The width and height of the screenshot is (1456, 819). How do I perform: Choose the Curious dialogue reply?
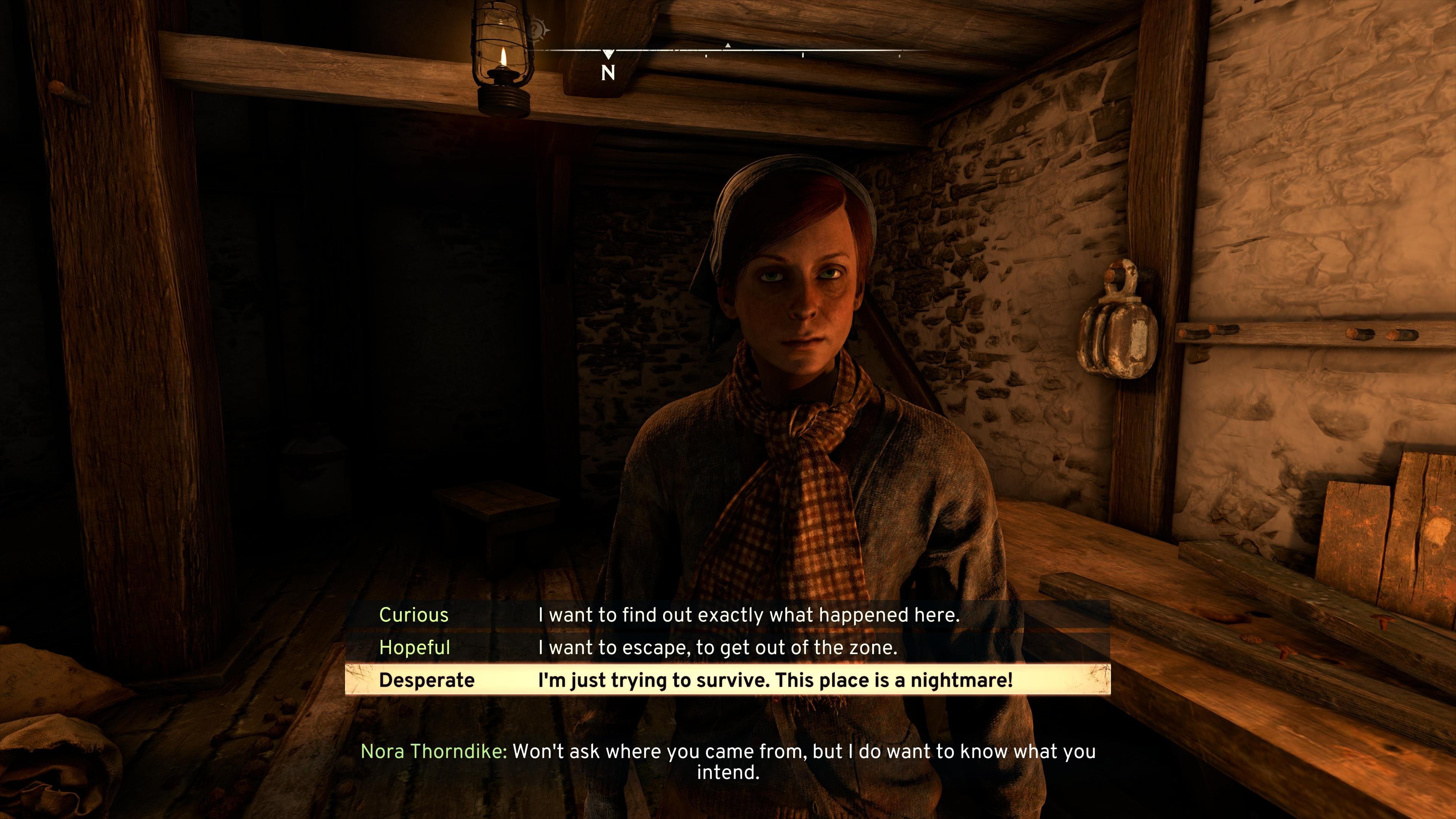(x=727, y=615)
